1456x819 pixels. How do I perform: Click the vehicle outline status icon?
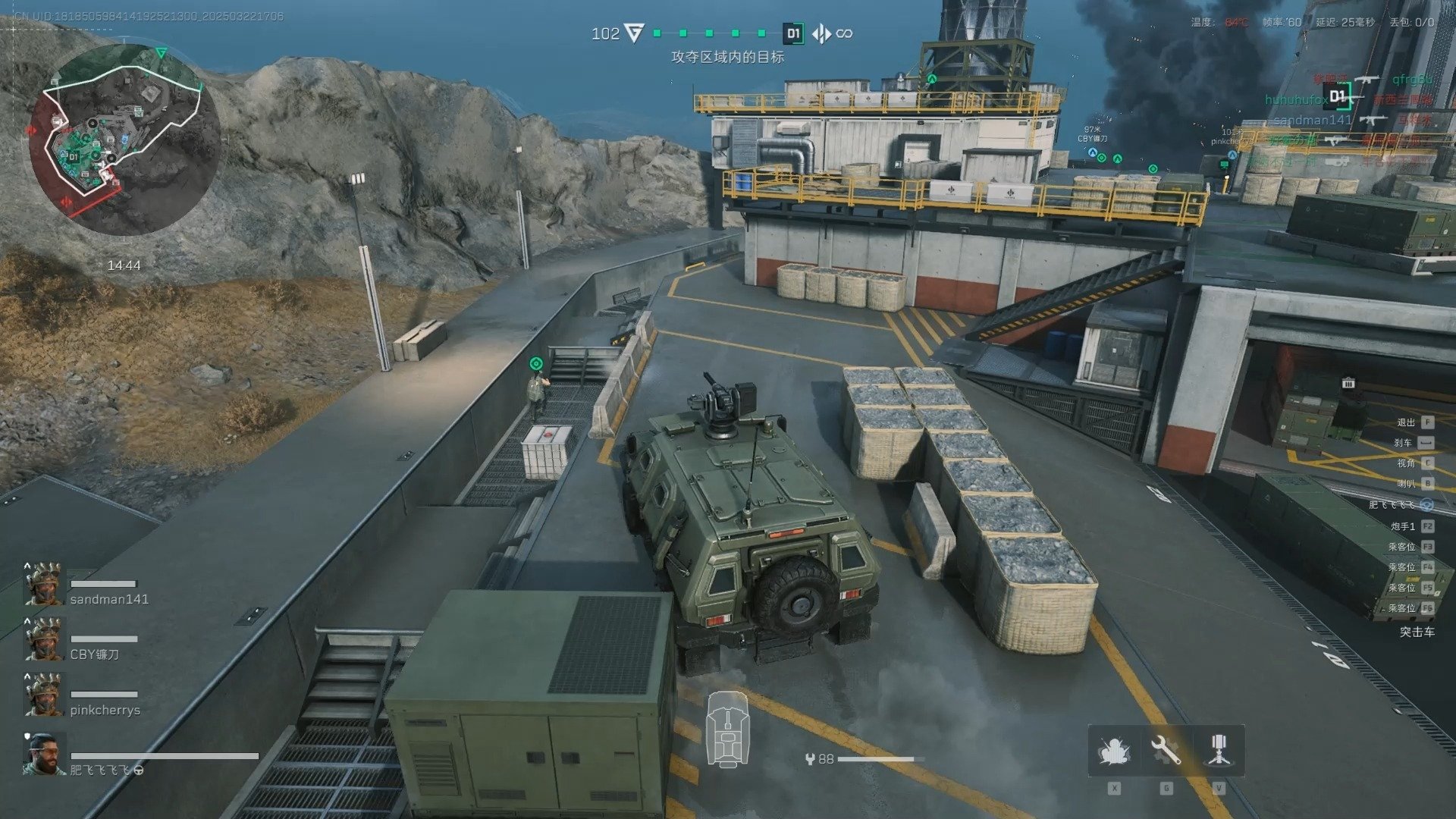728,730
